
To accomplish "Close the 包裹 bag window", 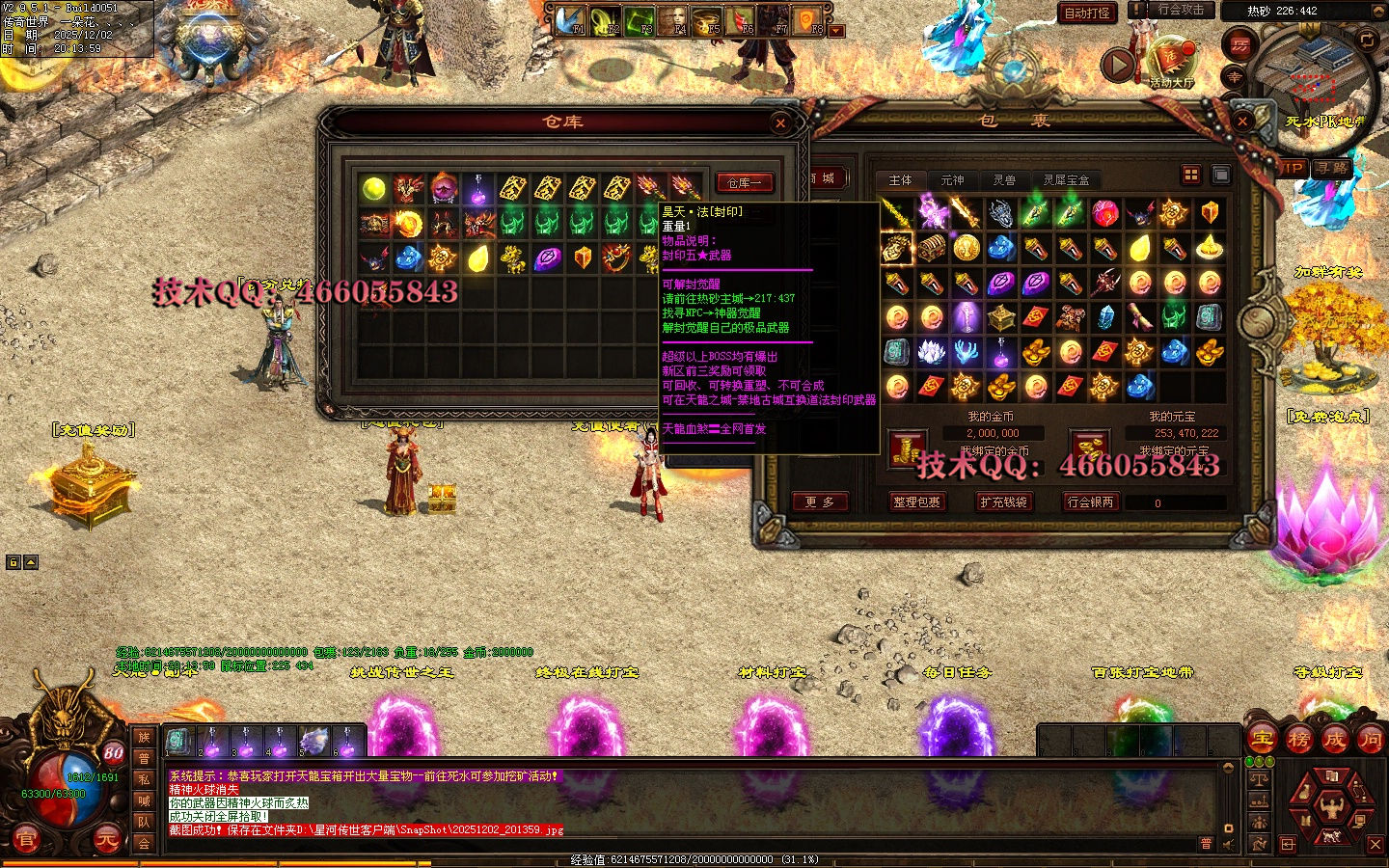I will 1243,122.
